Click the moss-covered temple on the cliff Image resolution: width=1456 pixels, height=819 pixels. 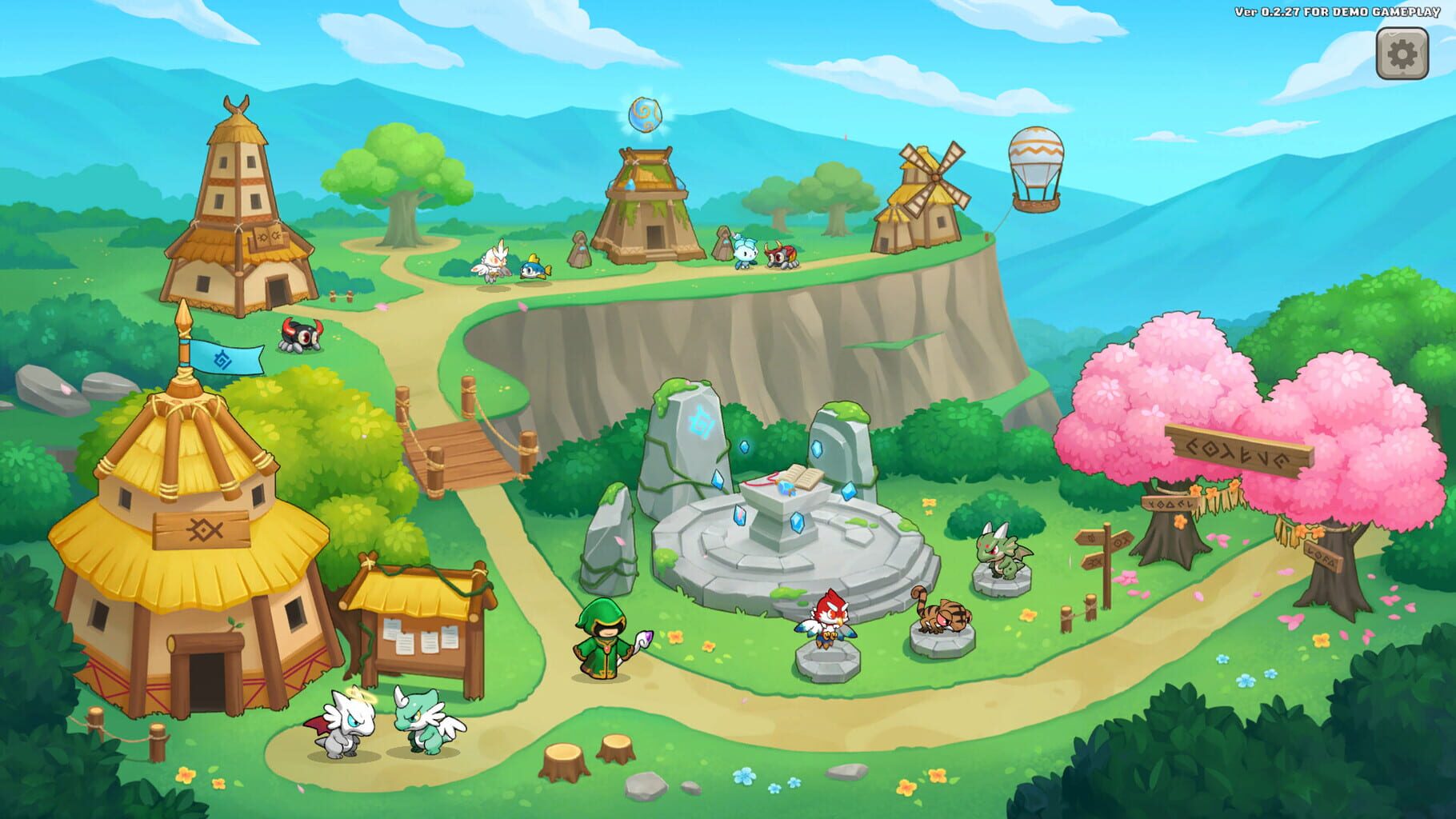coord(648,204)
